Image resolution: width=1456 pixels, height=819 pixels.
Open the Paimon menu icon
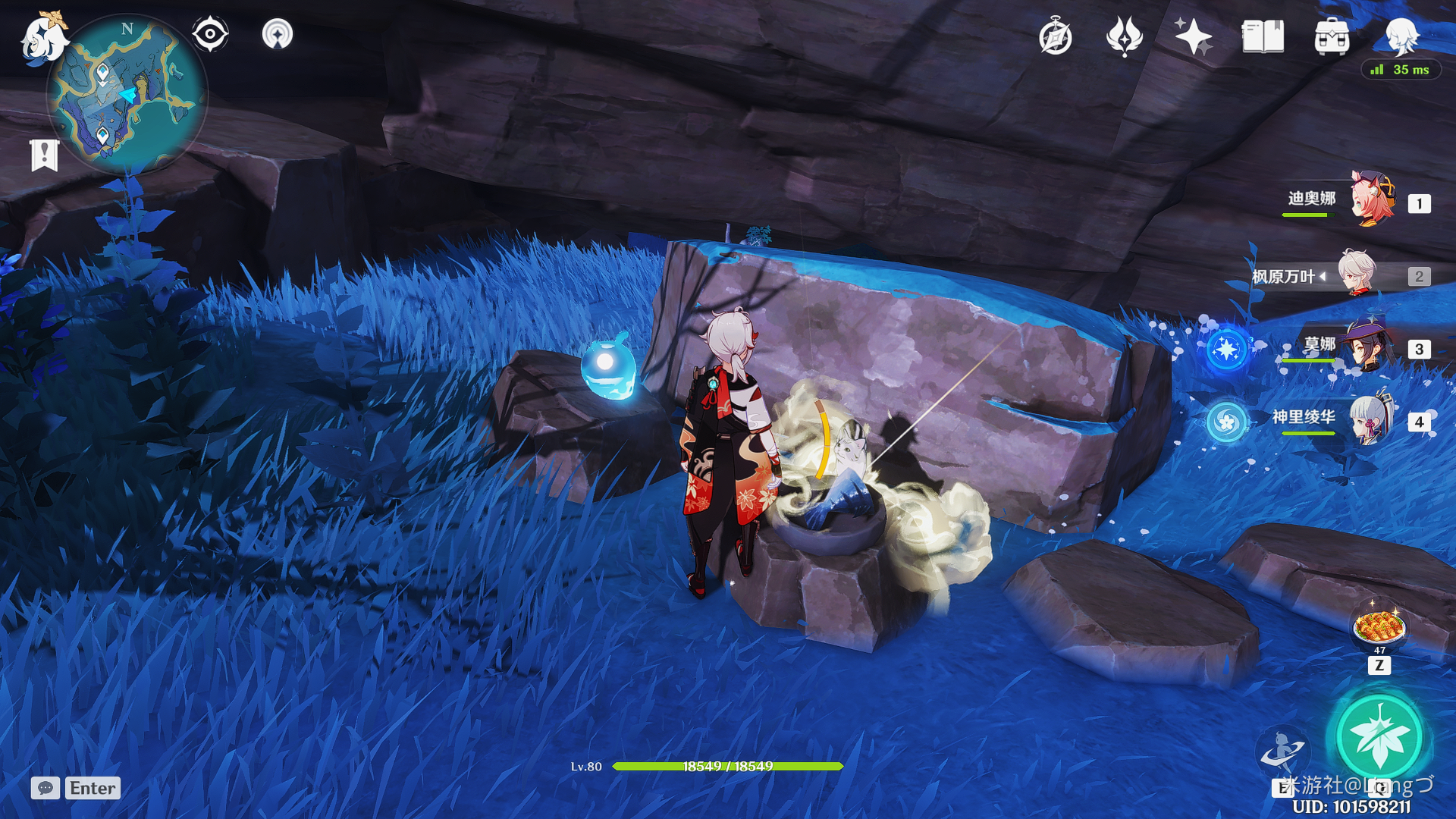pos(42,38)
